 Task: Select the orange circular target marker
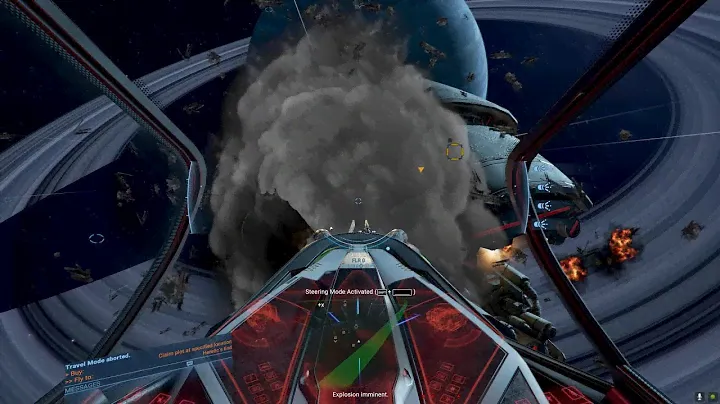click(x=454, y=151)
